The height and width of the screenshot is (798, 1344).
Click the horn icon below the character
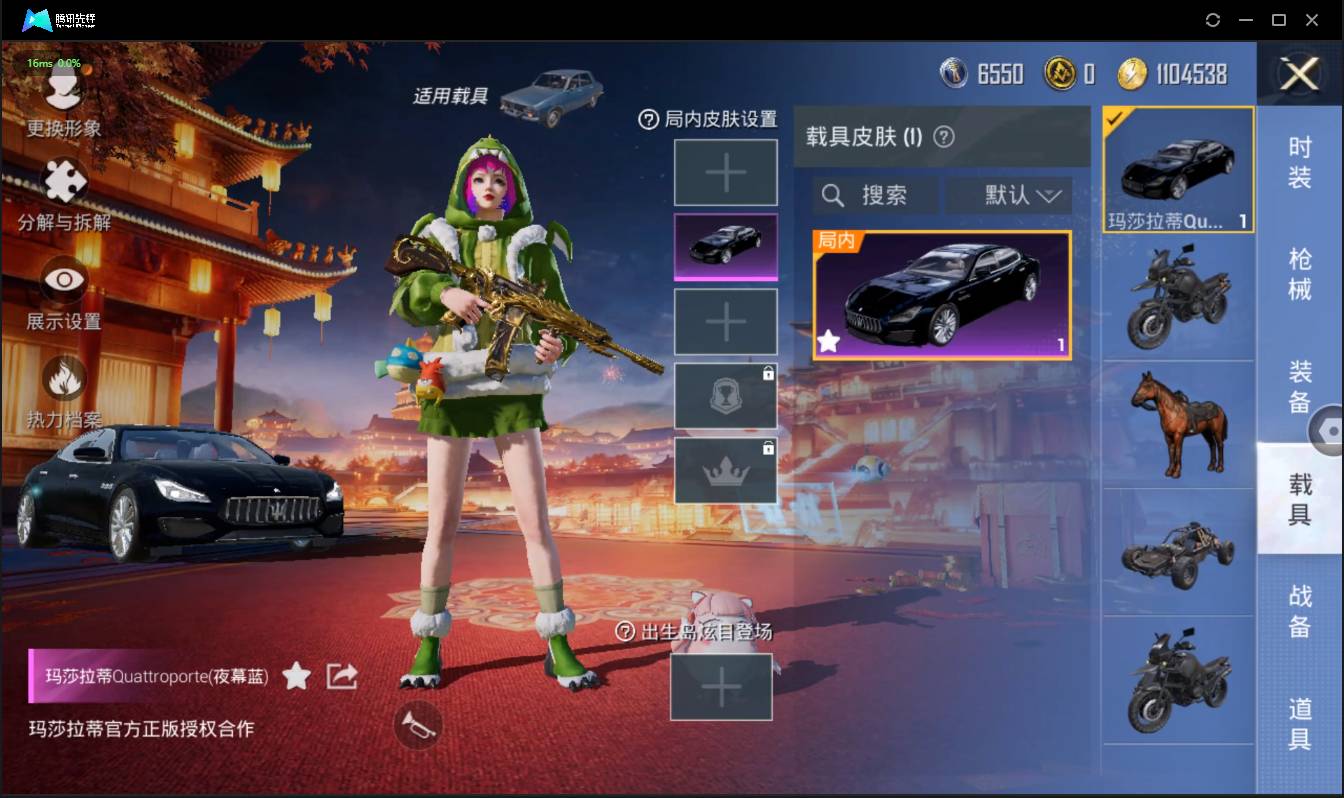419,727
